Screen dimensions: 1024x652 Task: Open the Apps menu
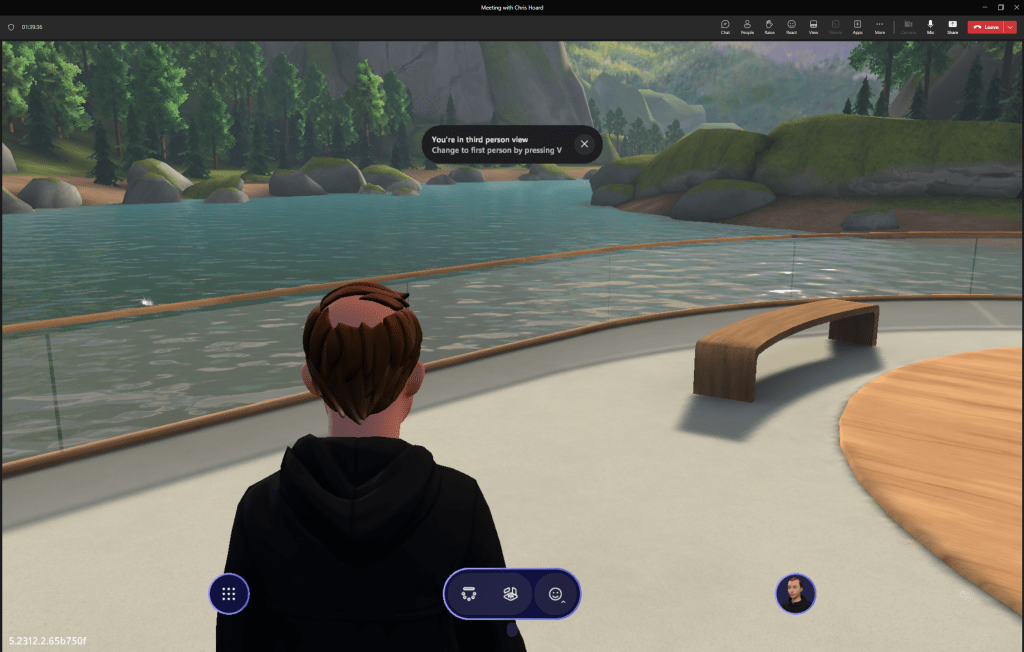[857, 26]
